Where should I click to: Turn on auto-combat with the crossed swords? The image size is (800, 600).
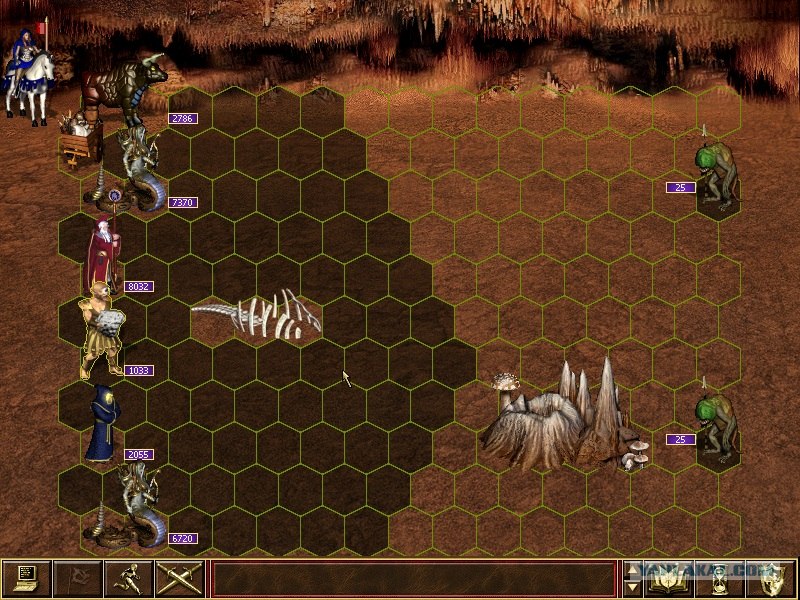point(179,578)
